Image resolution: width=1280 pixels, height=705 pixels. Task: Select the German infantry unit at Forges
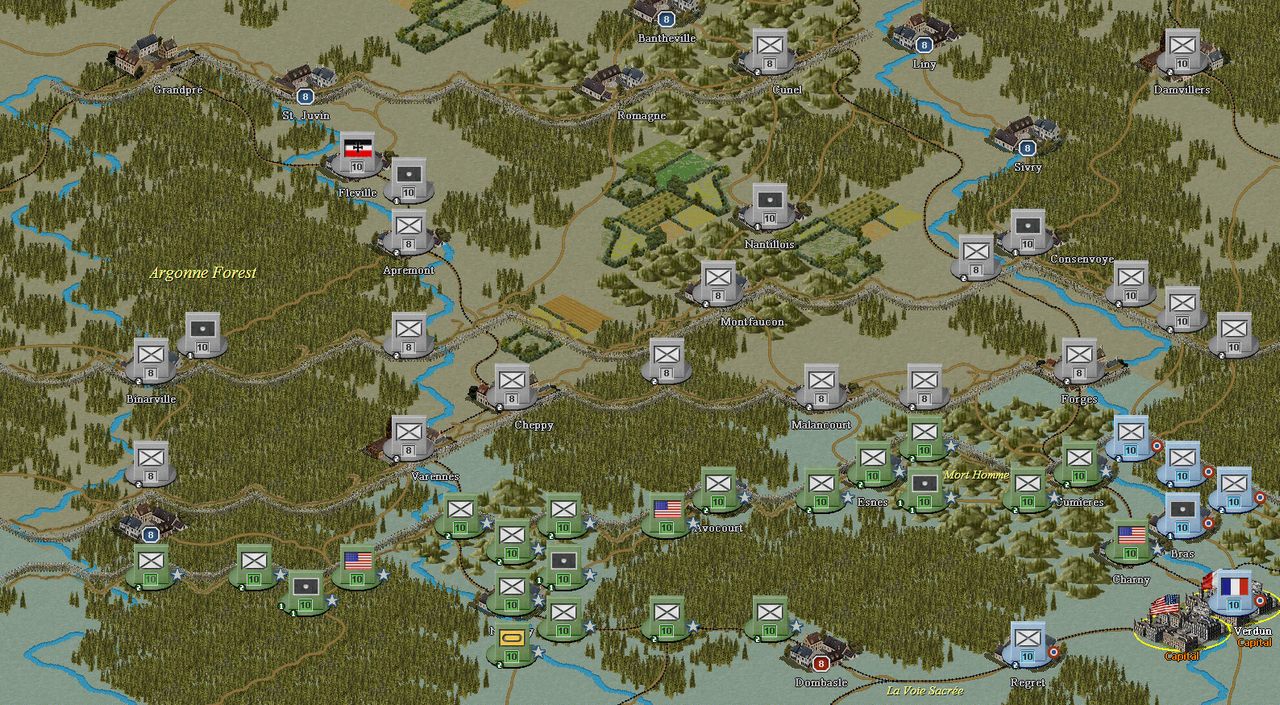pyautogui.click(x=1079, y=358)
